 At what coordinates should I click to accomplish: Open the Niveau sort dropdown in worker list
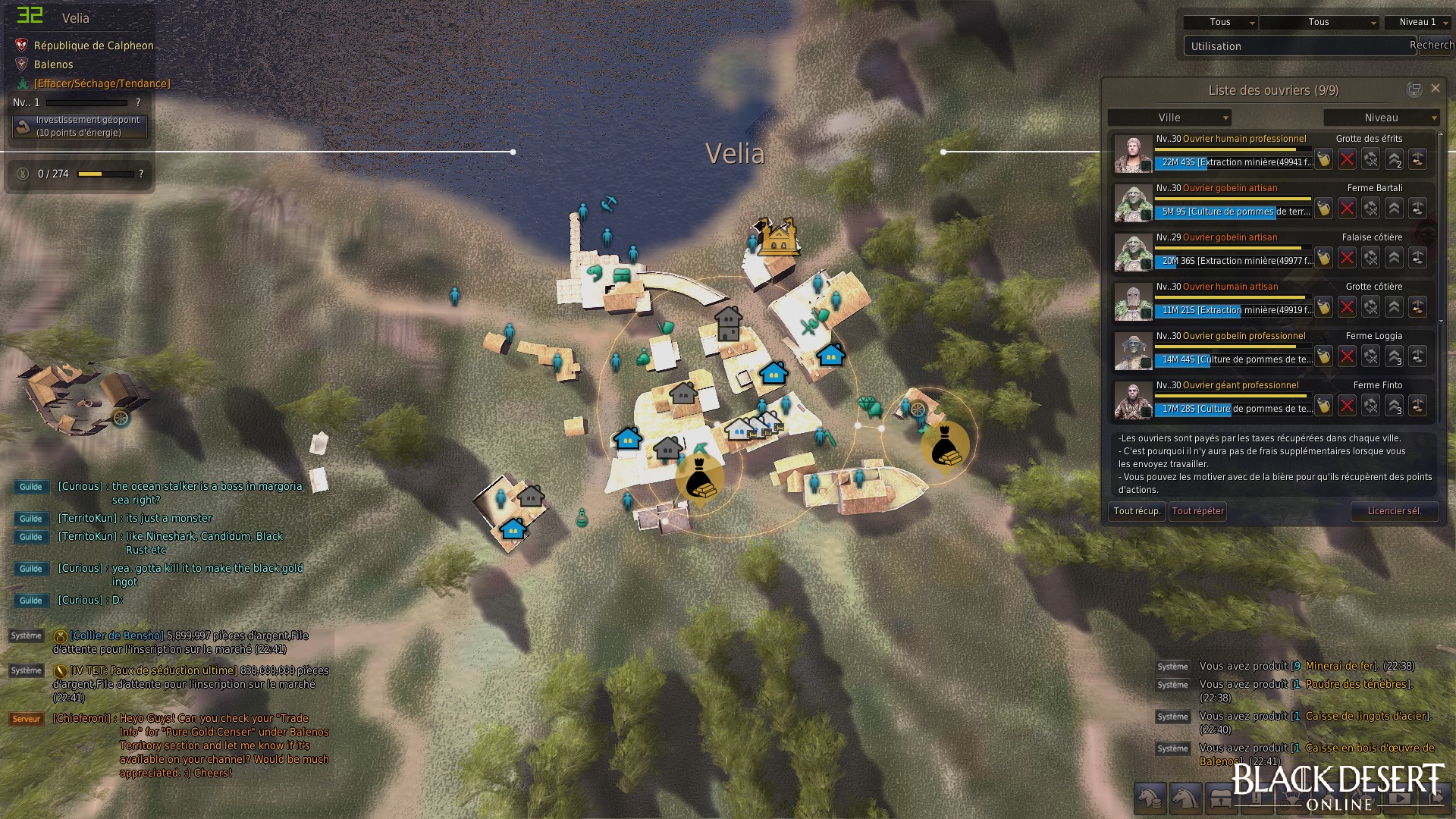(1381, 118)
